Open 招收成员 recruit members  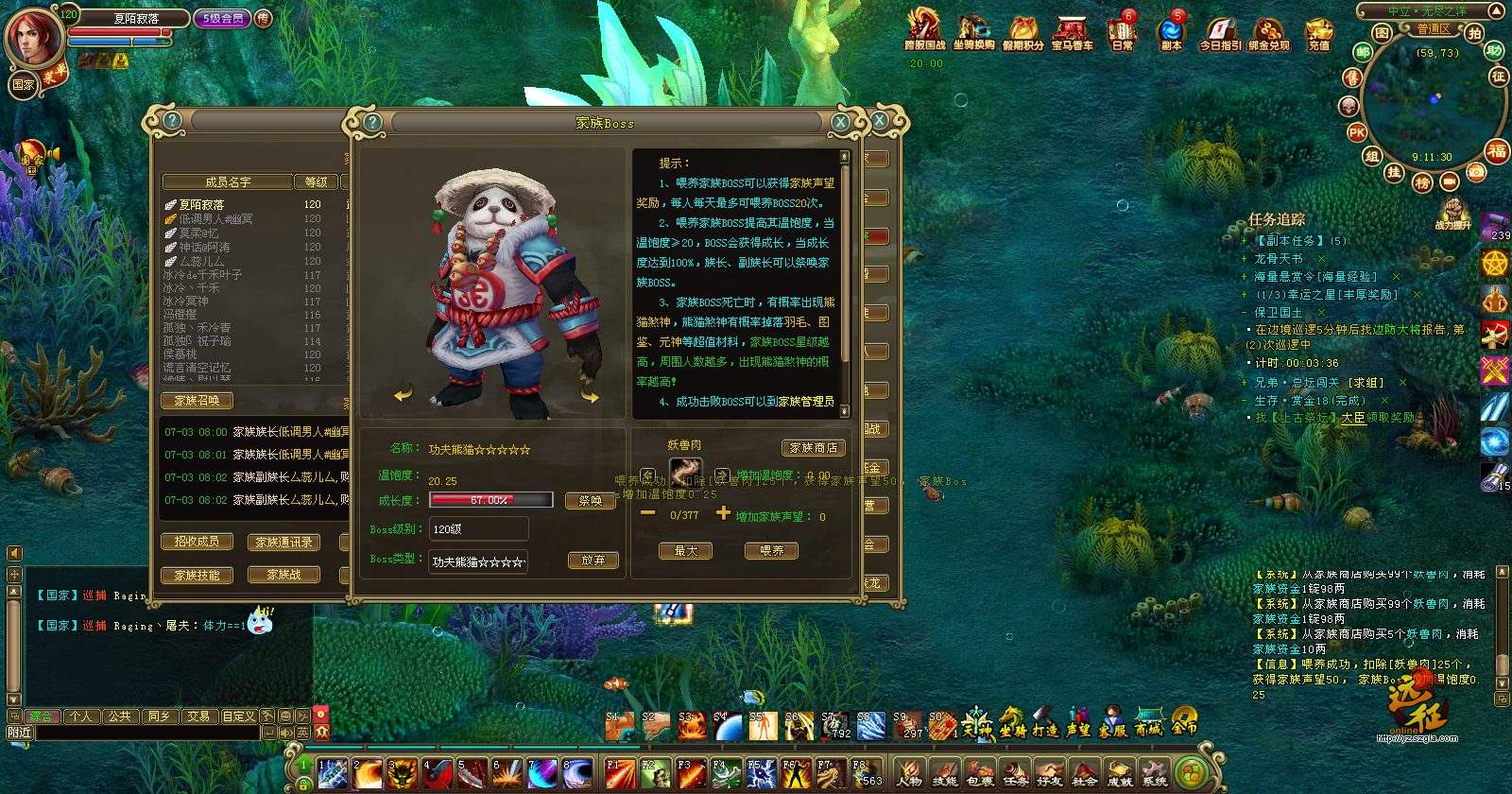point(197,542)
